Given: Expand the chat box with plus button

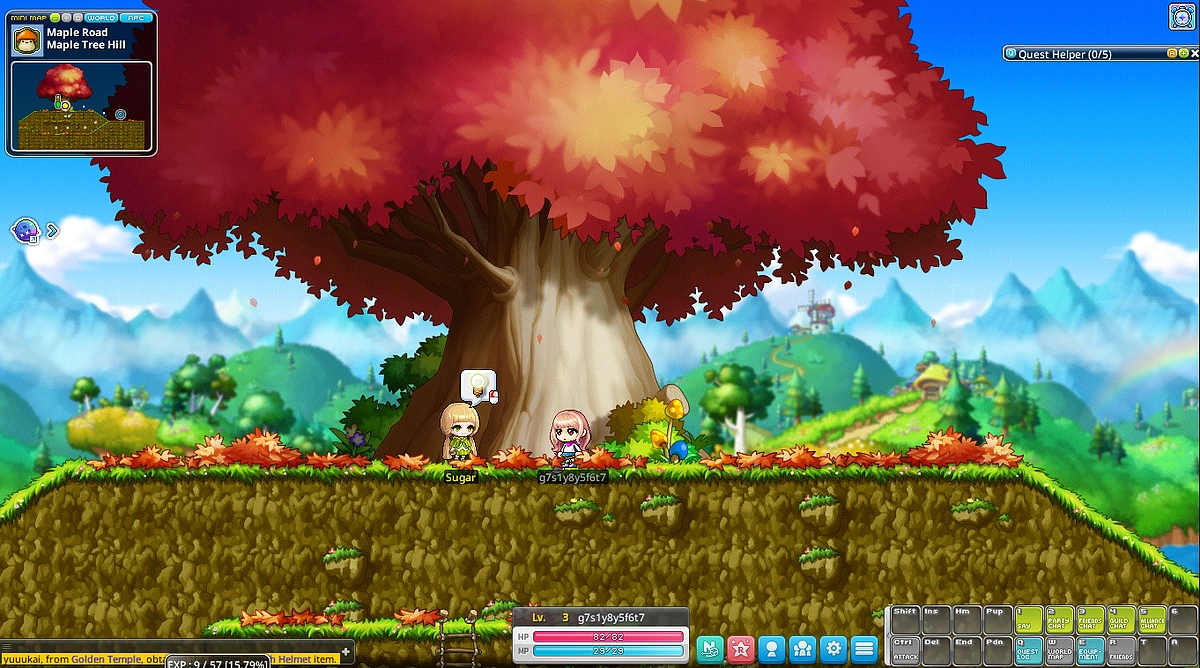Looking at the screenshot, I should 346,652.
